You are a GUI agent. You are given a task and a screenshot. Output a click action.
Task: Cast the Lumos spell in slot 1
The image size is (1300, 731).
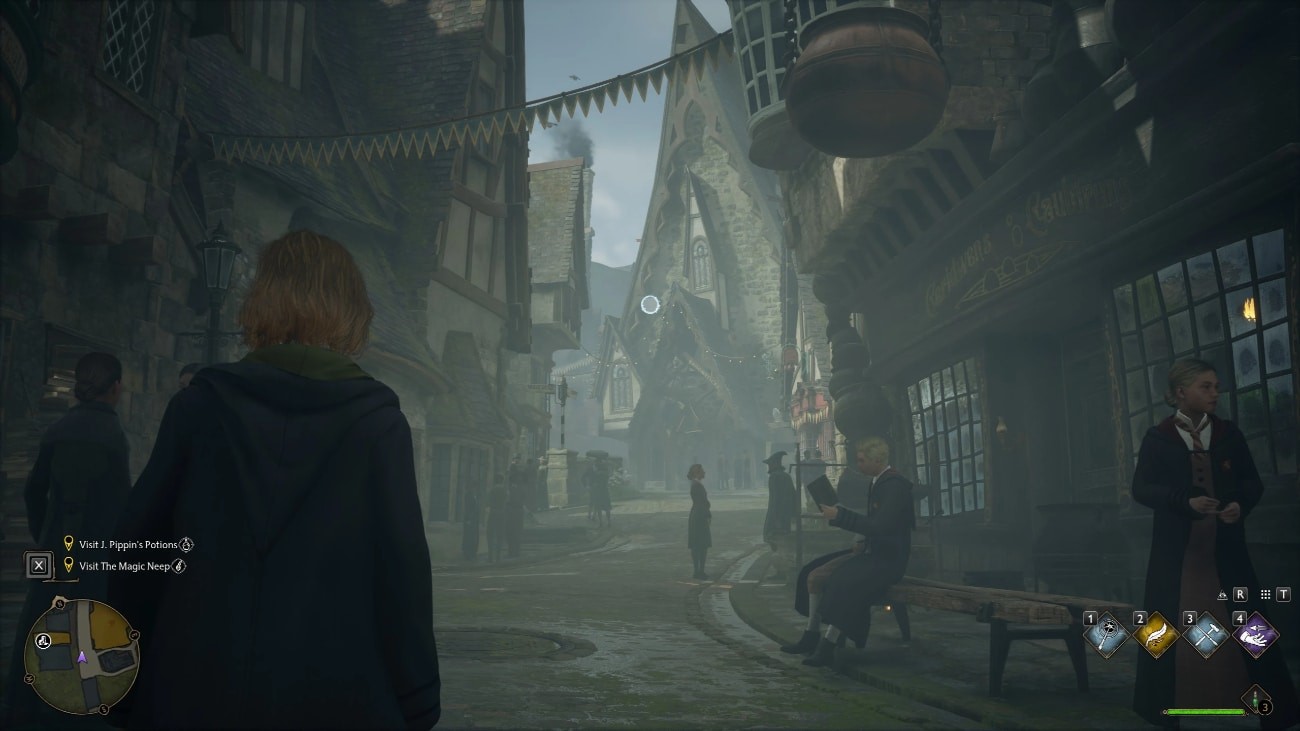pyautogui.click(x=1108, y=636)
